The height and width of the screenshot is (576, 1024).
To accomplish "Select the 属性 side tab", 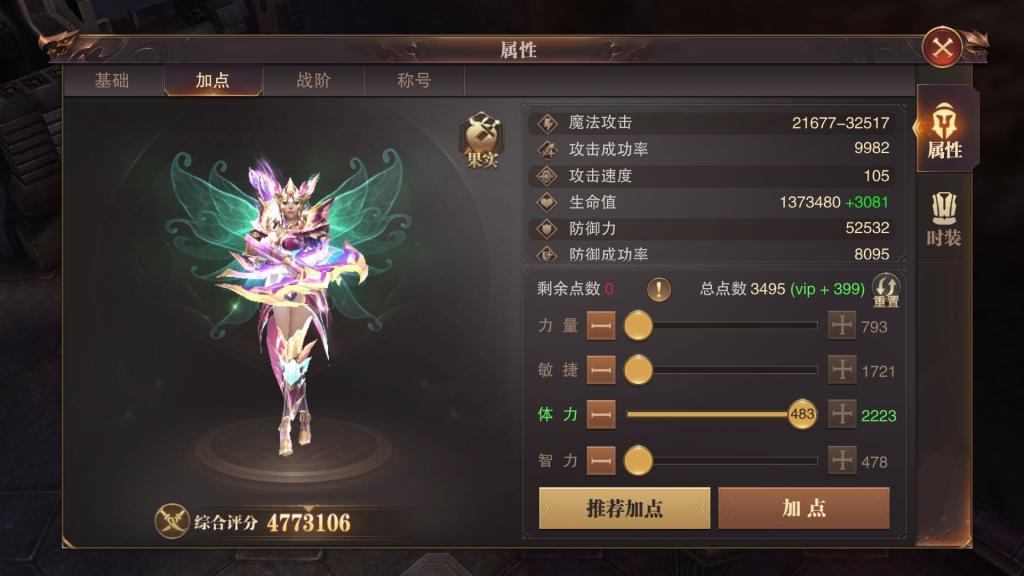I will 944,130.
